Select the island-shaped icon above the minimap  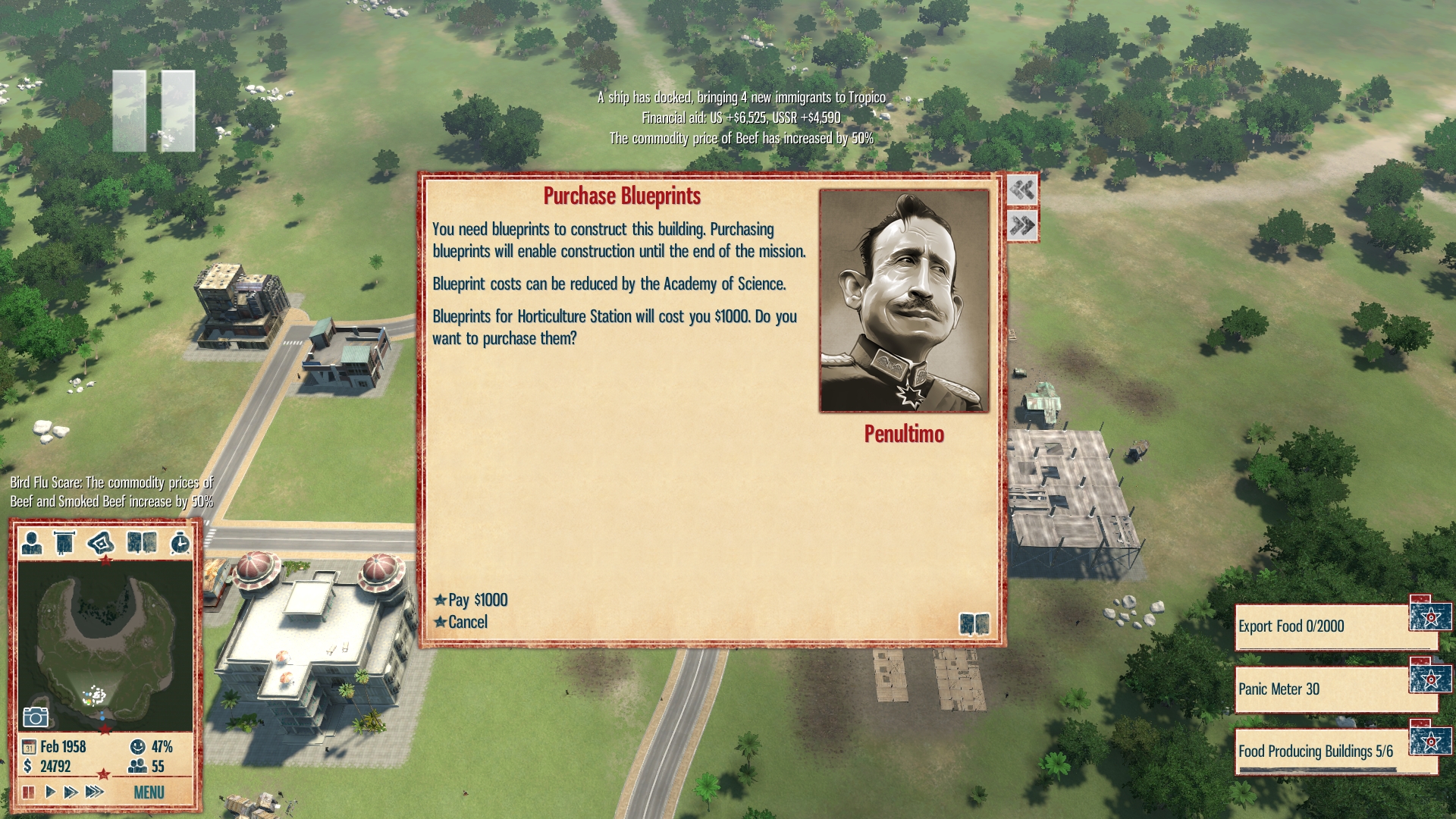[x=101, y=543]
